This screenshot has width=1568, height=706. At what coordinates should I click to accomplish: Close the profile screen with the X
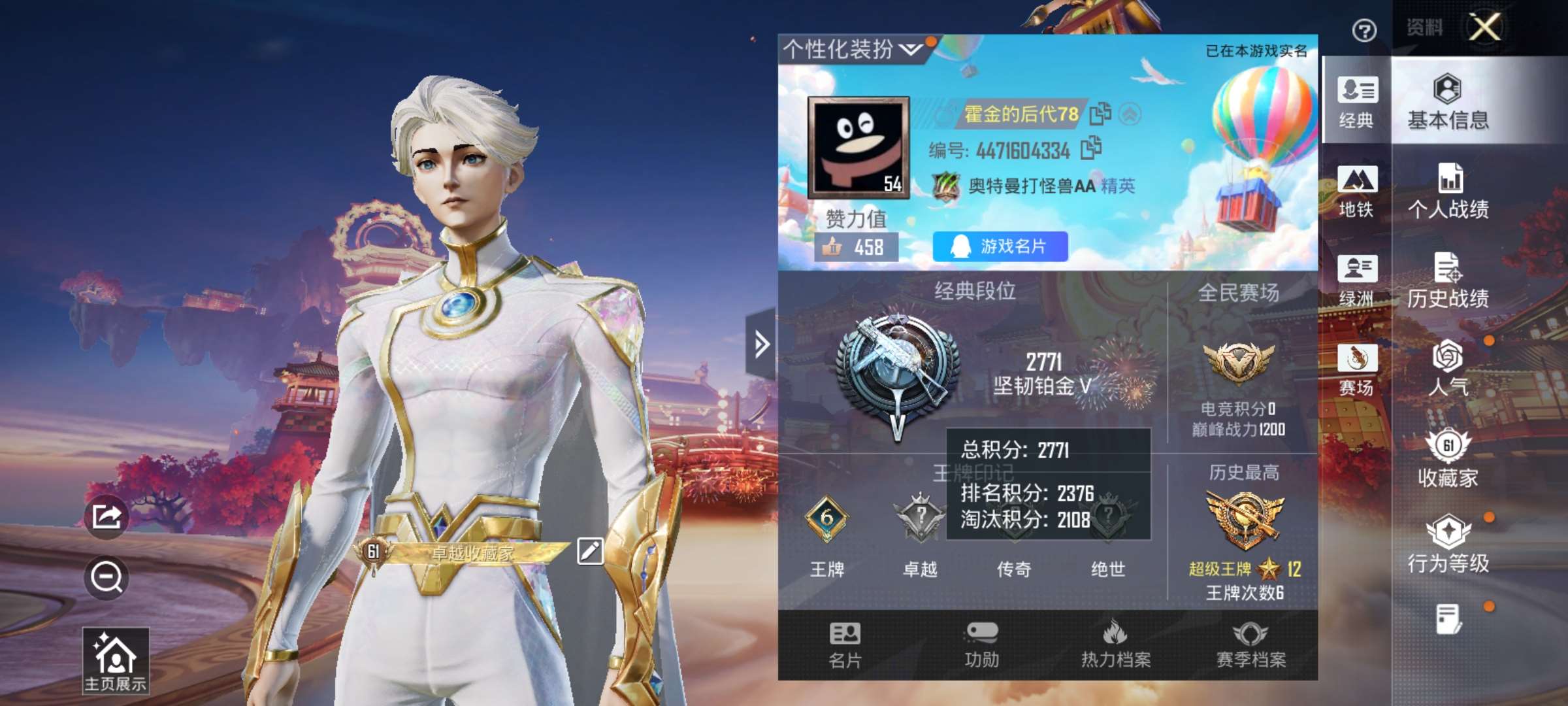pyautogui.click(x=1485, y=27)
